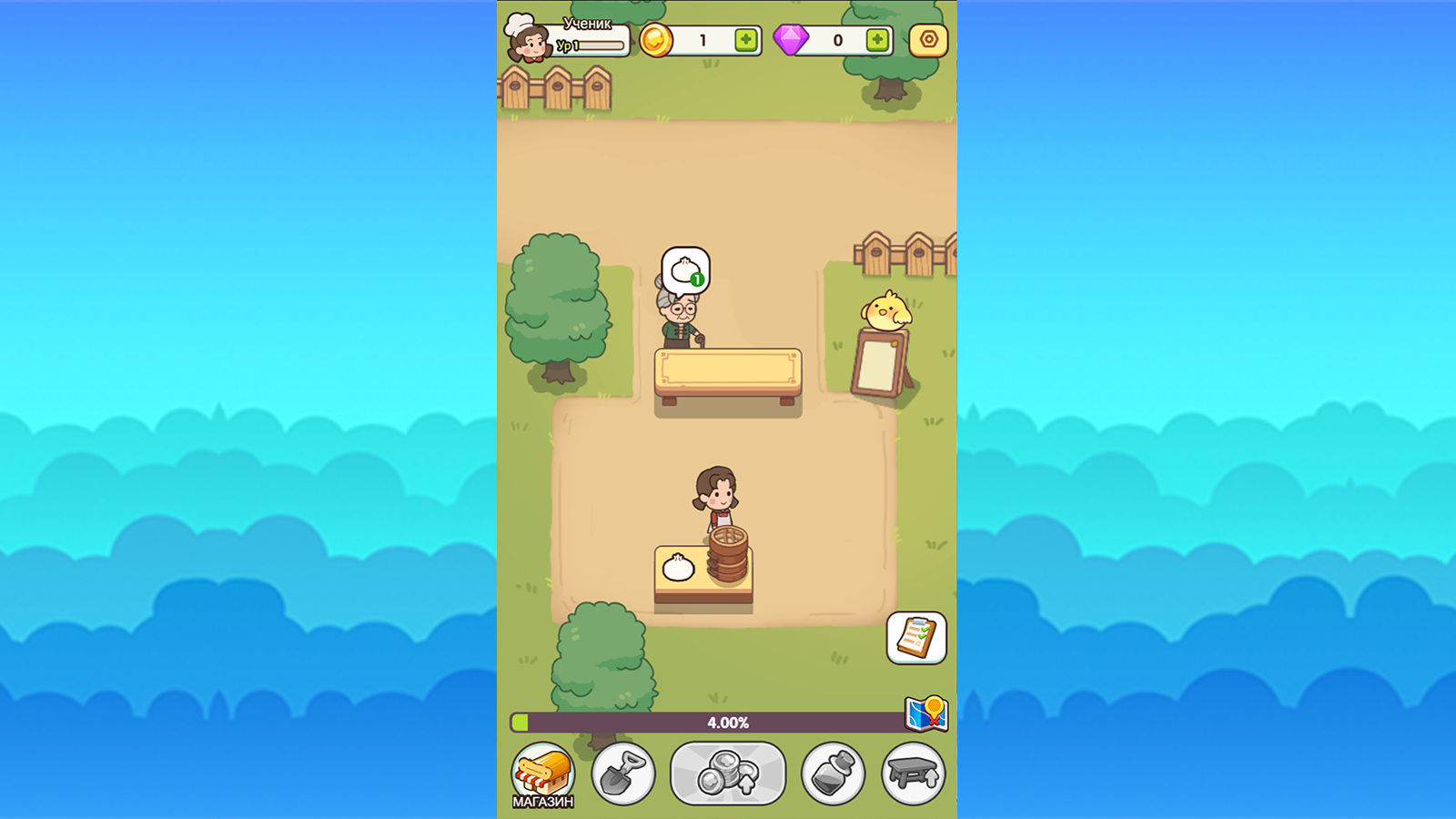Click the 4.00% progress bar
Viewport: 1456px width, 819px height.
728,722
